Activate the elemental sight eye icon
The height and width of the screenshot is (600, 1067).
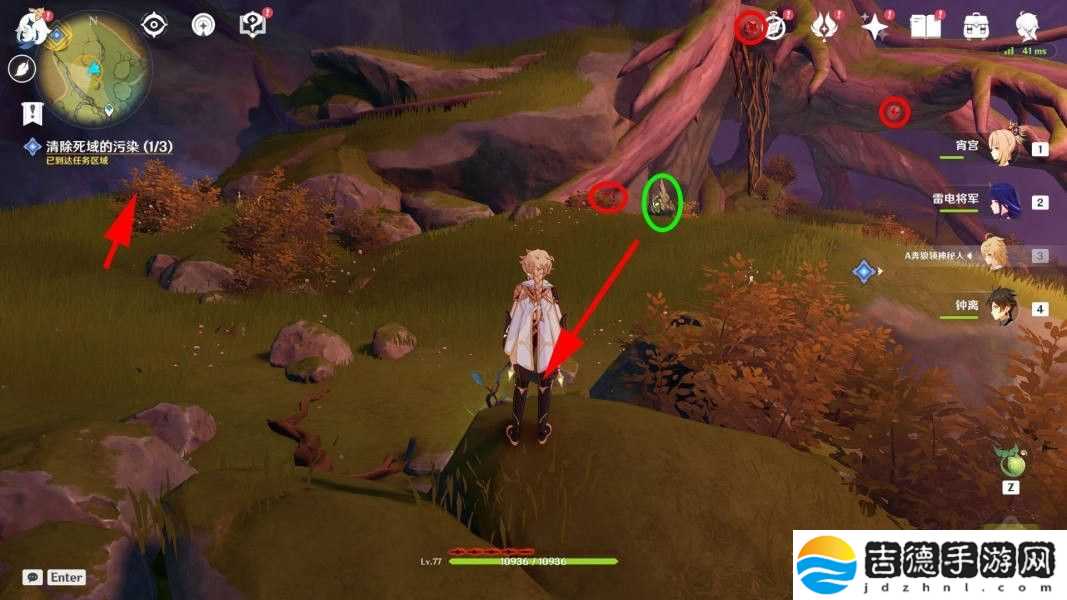pos(153,25)
